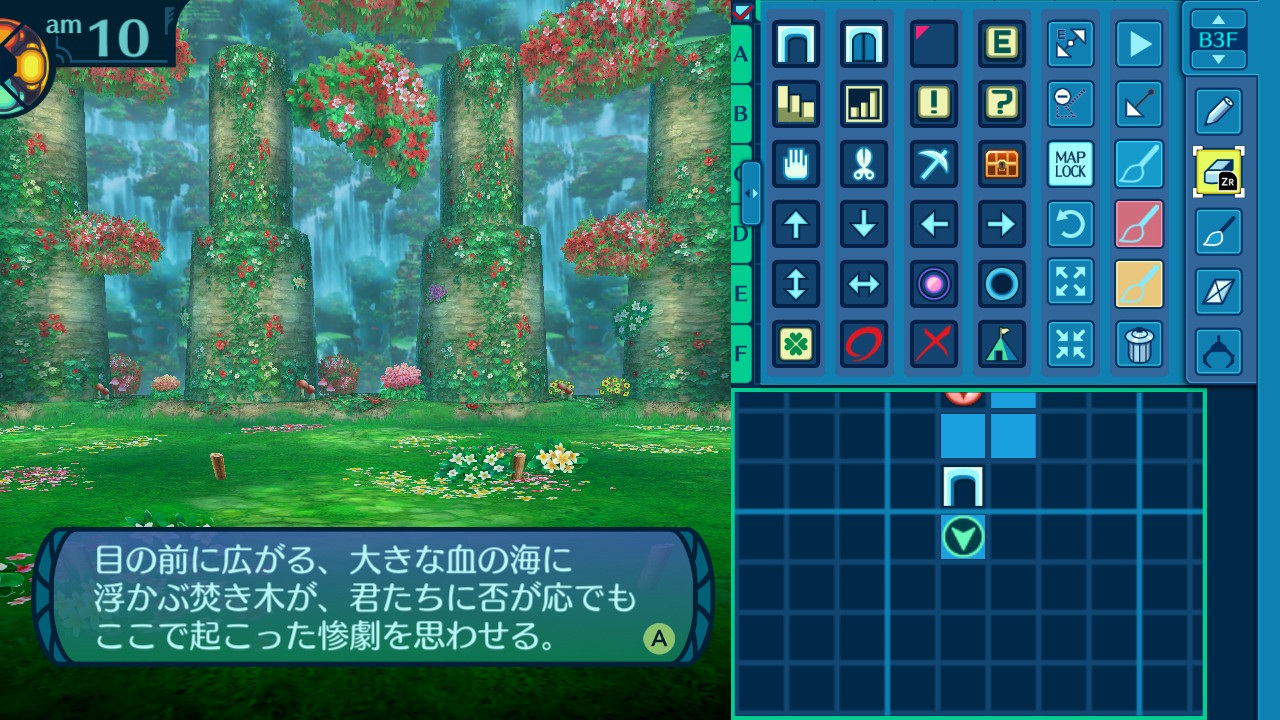This screenshot has height=720, width=1280.
Task: Pick the treasure chest map icon
Action: (x=1002, y=164)
